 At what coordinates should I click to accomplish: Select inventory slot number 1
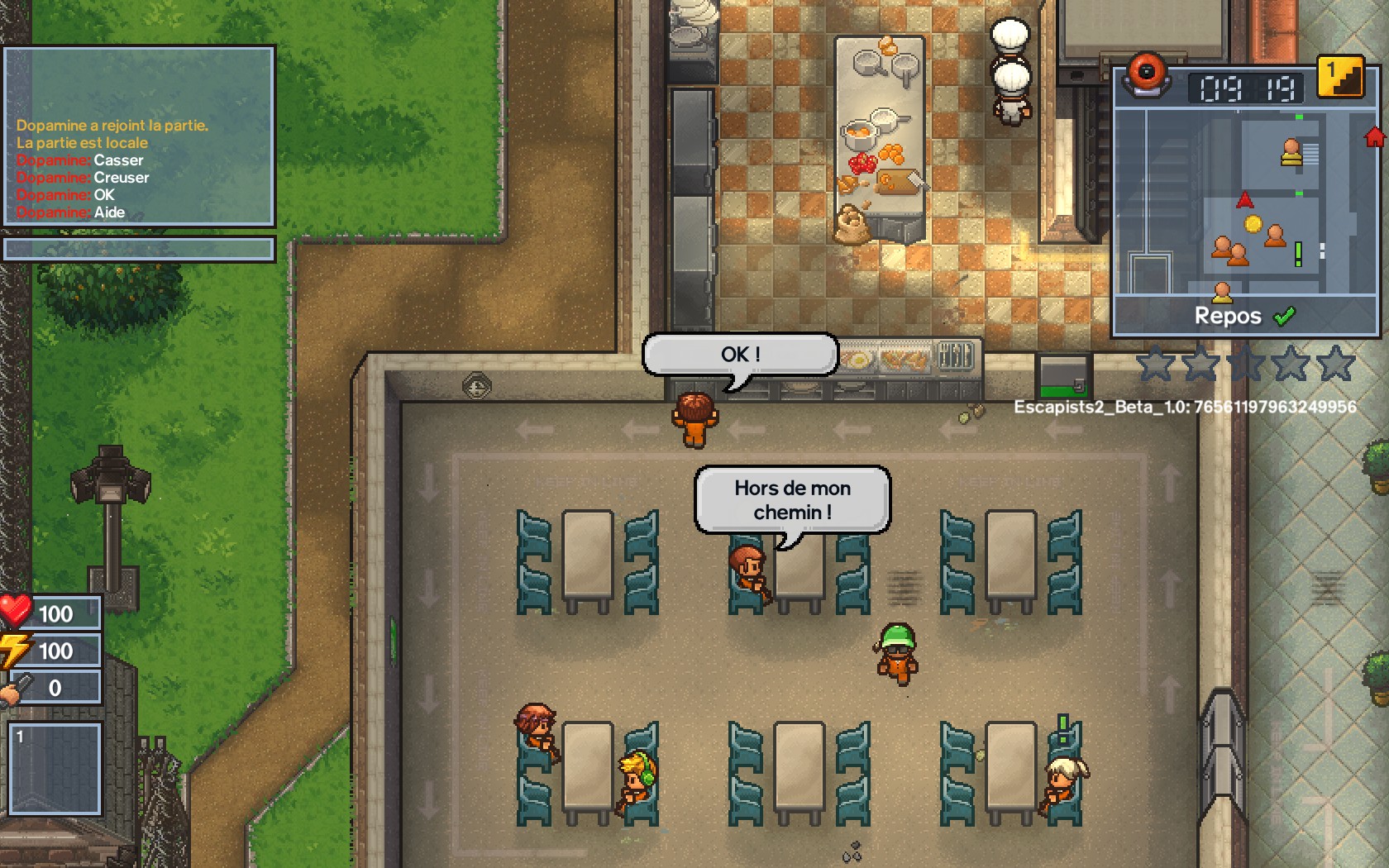click(55, 769)
